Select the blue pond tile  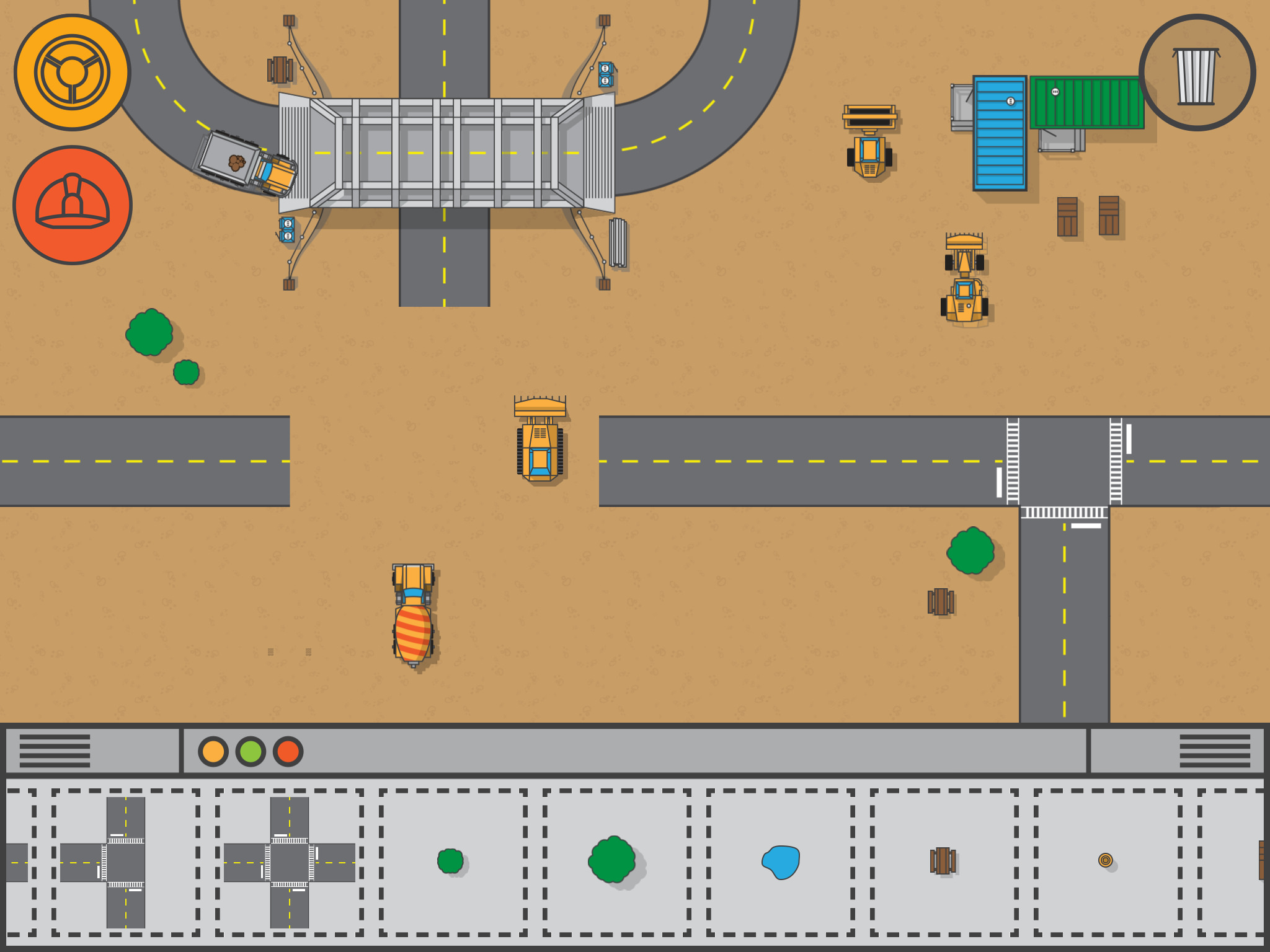tap(781, 862)
